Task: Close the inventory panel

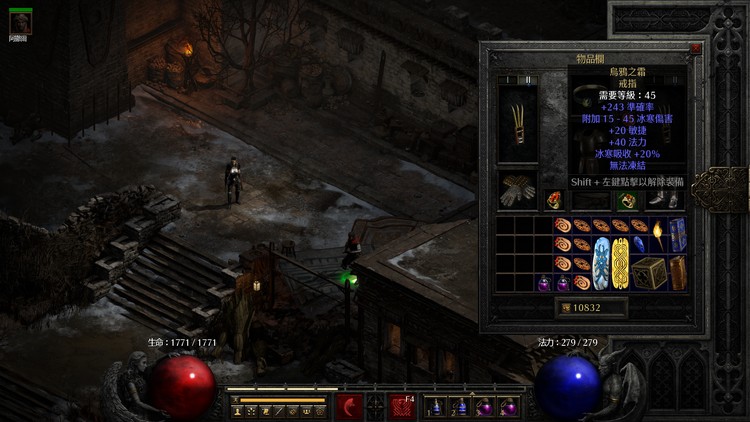Action: 695,48
